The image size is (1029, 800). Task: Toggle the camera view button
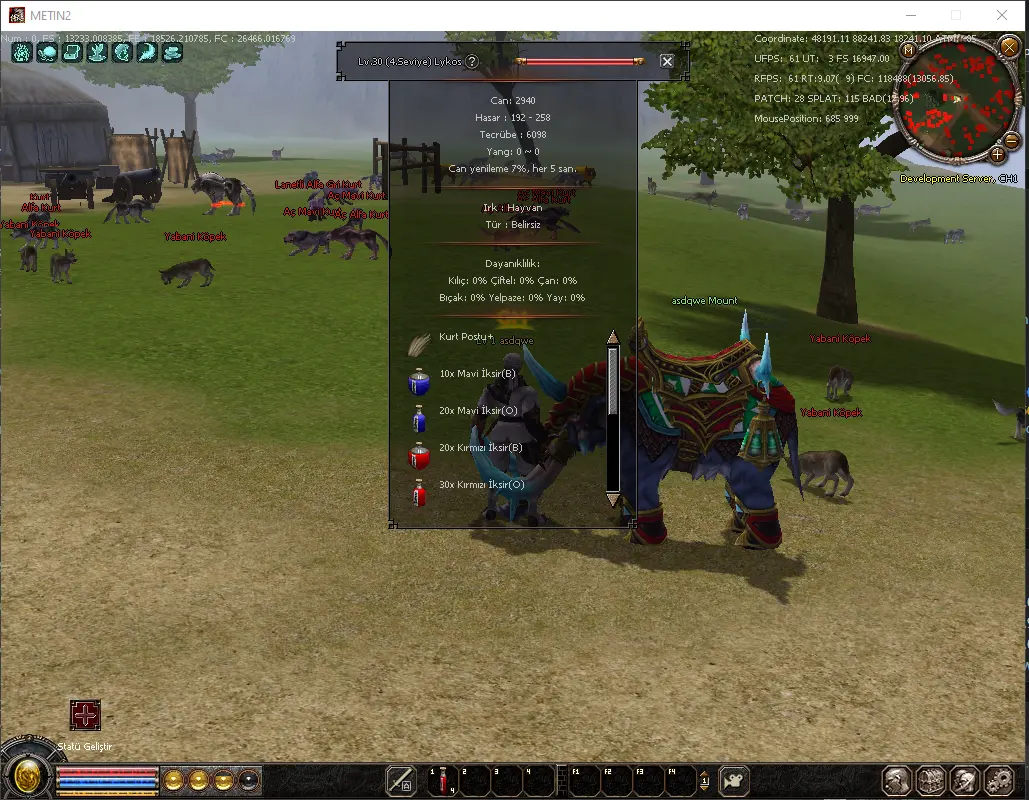735,780
